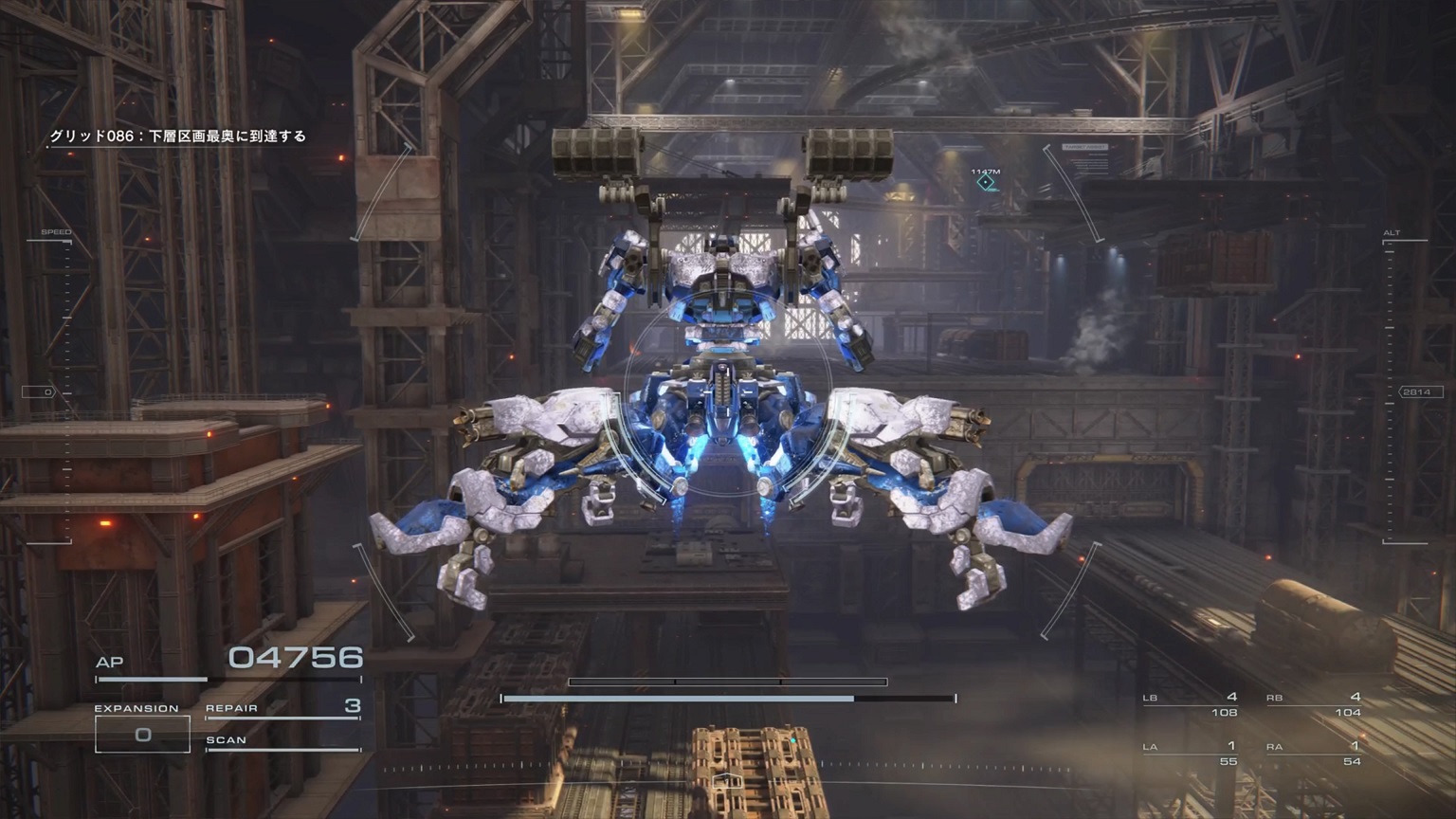Choose the LA arm weapon slot
Viewport: 1456px width, 819px height.
coord(1191,754)
